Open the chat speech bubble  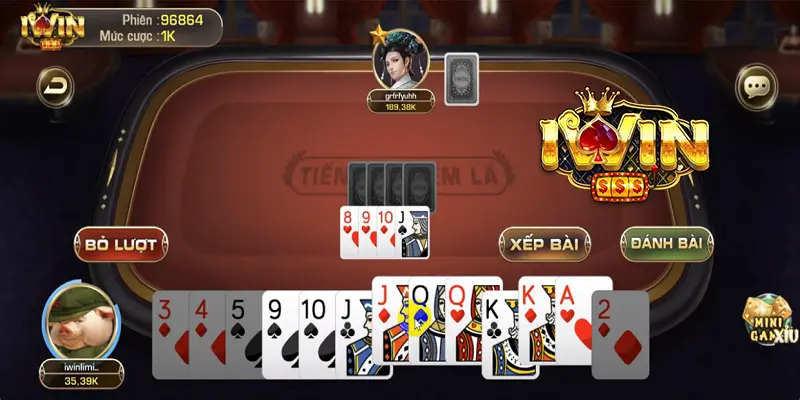755,86
